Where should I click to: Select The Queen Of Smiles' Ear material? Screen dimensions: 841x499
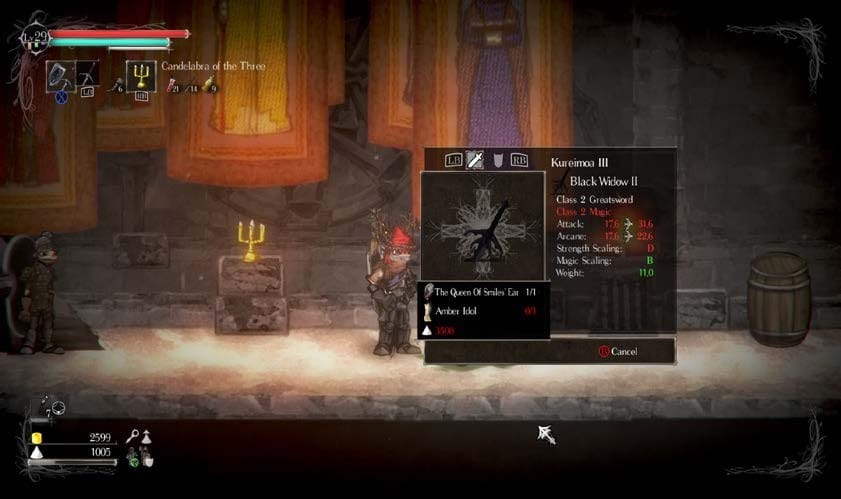(483, 291)
